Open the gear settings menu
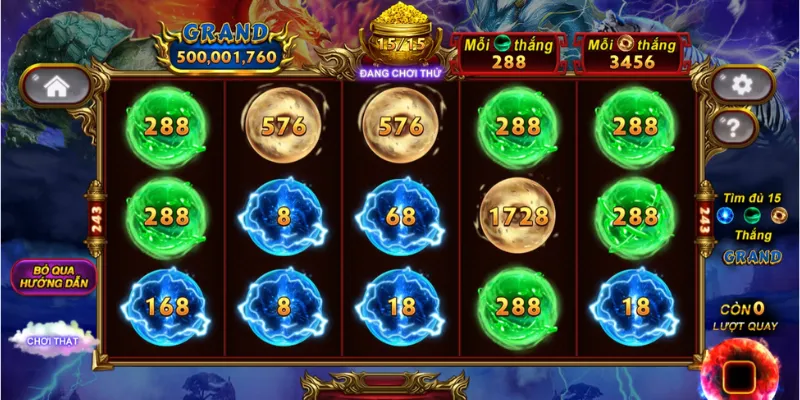 [741, 85]
